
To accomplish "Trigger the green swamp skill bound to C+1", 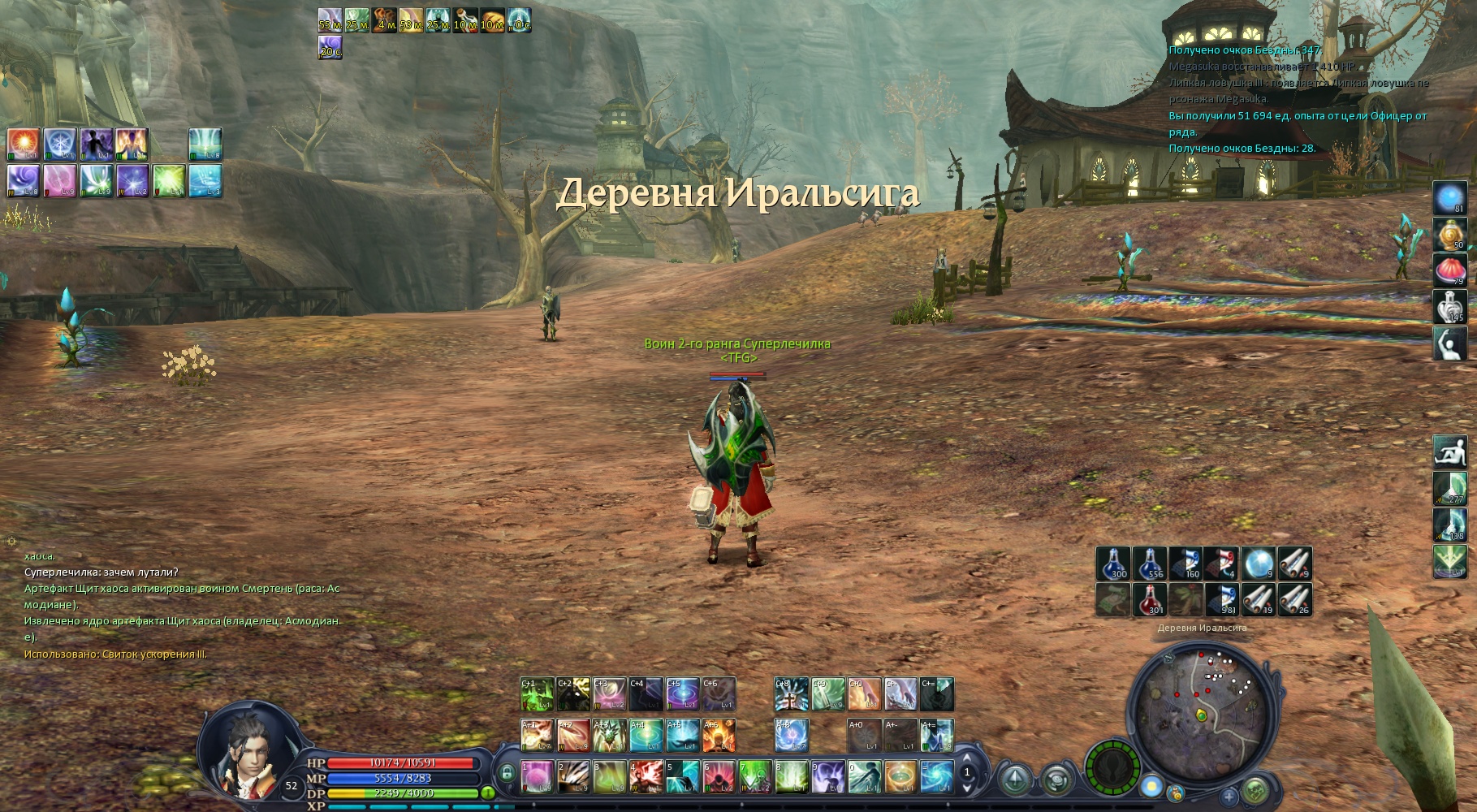I will (537, 694).
